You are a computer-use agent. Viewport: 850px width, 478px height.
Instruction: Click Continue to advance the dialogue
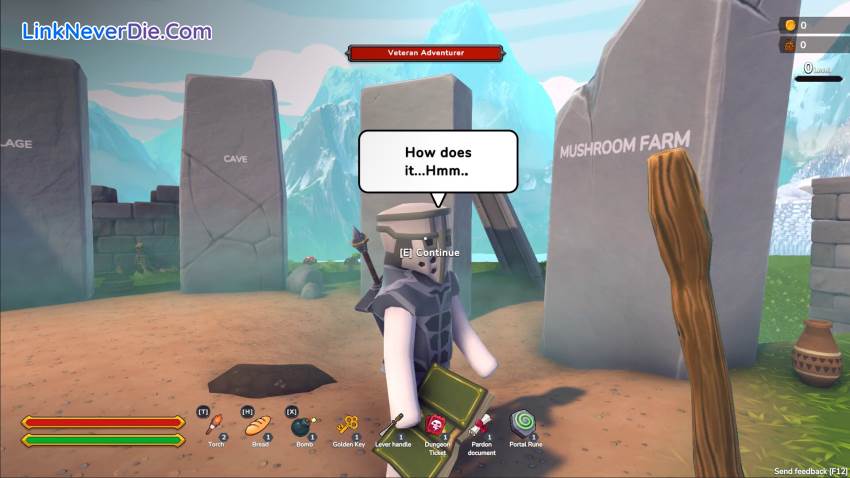click(x=430, y=253)
